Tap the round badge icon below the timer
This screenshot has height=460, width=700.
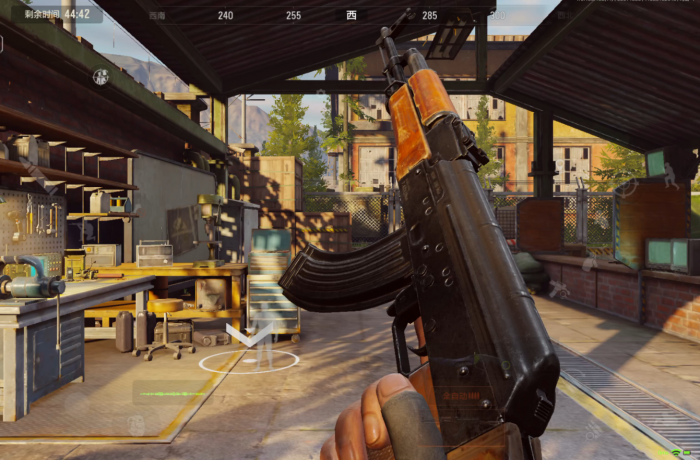click(x=101, y=76)
